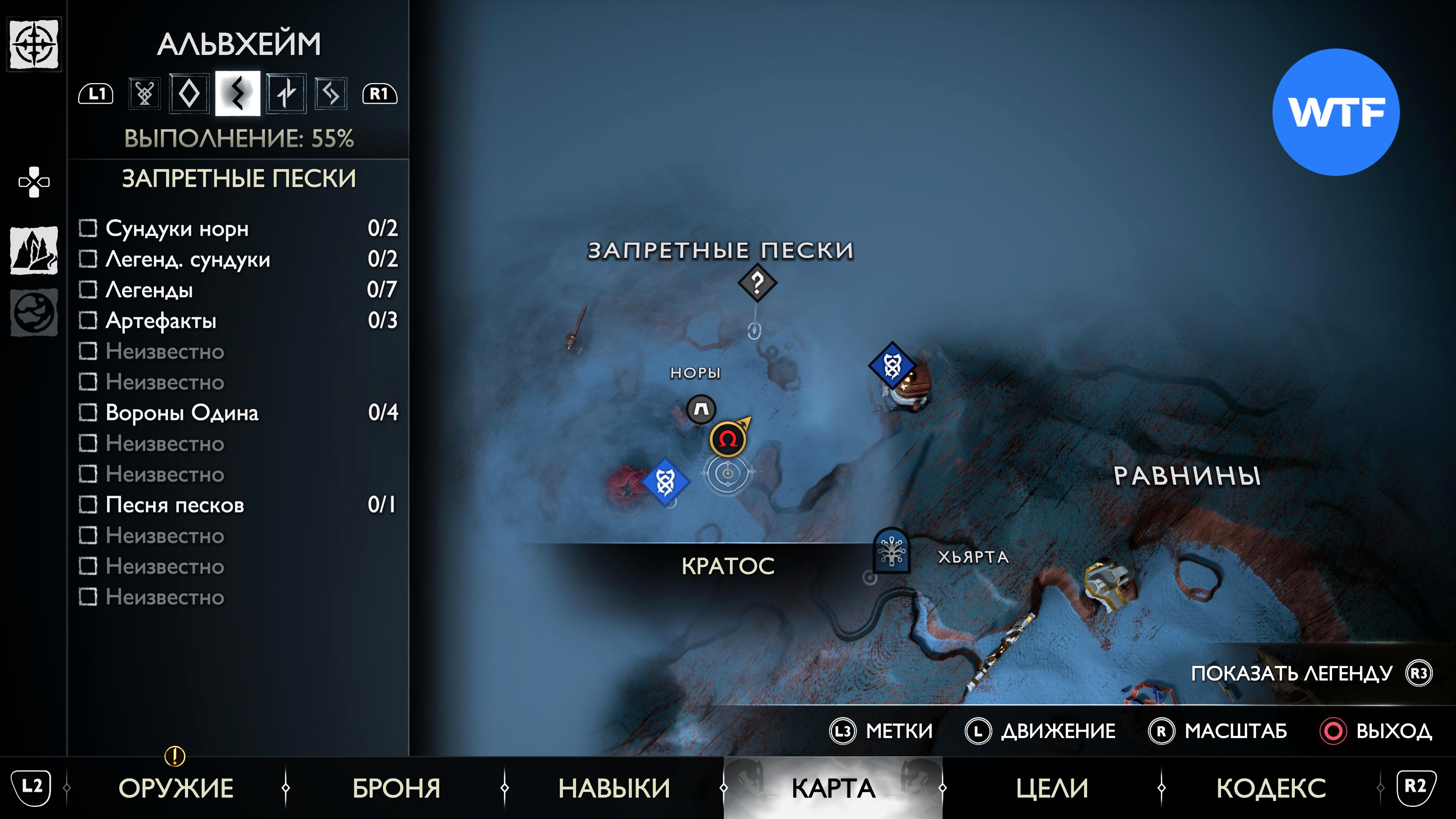Choose the diamond-shaped realm rune icon
Viewport: 1456px width, 819px height.
[x=189, y=93]
